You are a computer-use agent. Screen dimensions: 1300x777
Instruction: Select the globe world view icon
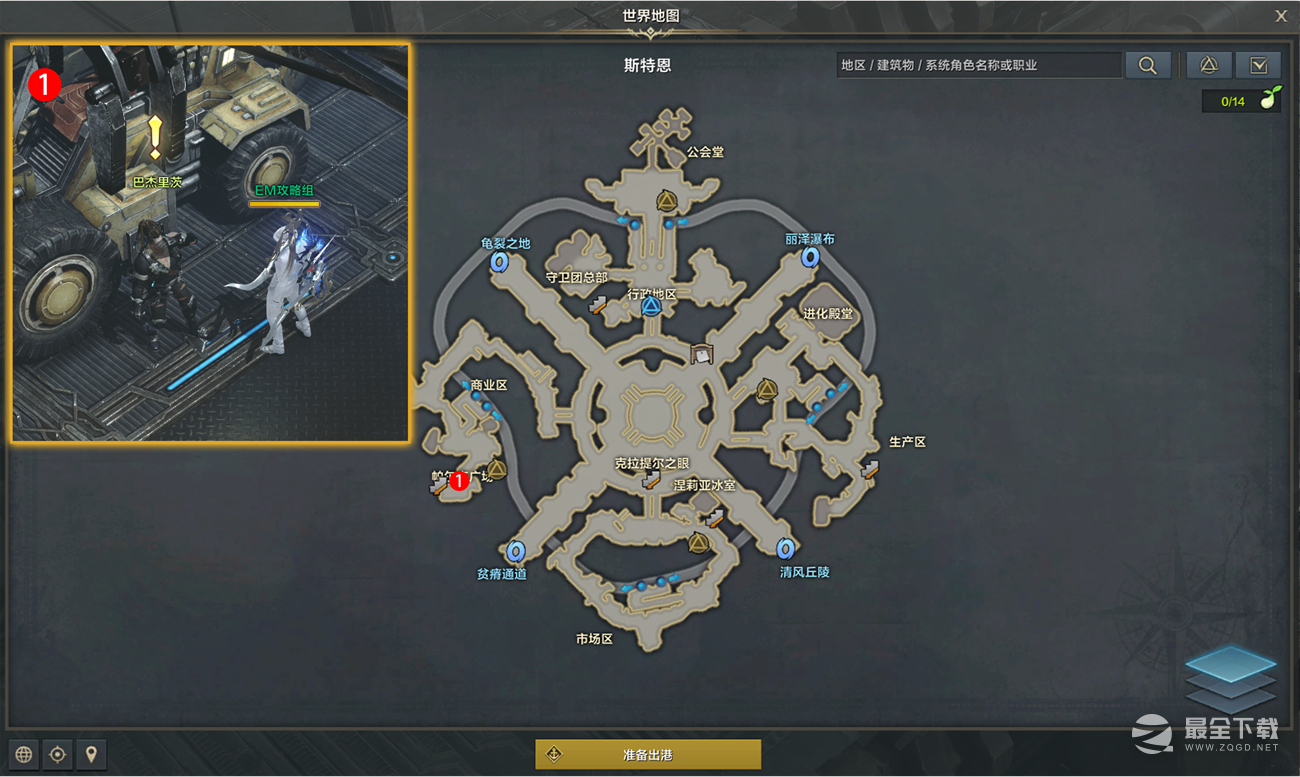coord(22,754)
